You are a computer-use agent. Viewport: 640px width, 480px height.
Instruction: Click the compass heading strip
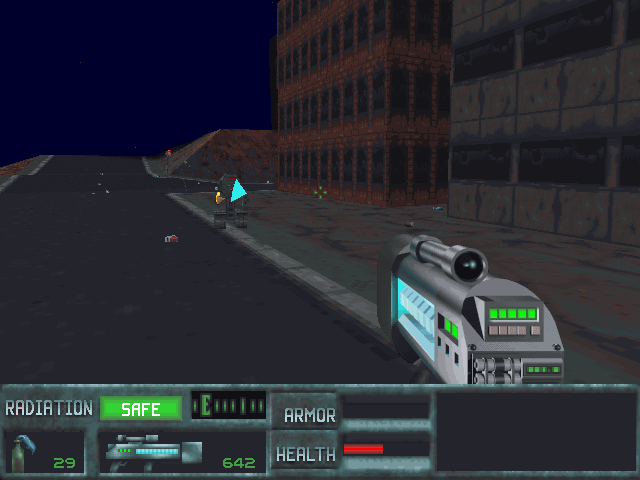[229, 405]
